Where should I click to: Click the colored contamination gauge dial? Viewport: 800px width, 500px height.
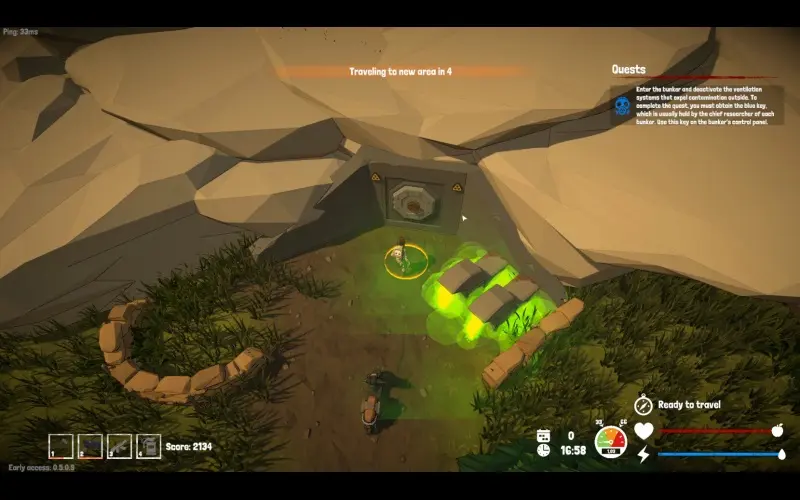point(611,441)
